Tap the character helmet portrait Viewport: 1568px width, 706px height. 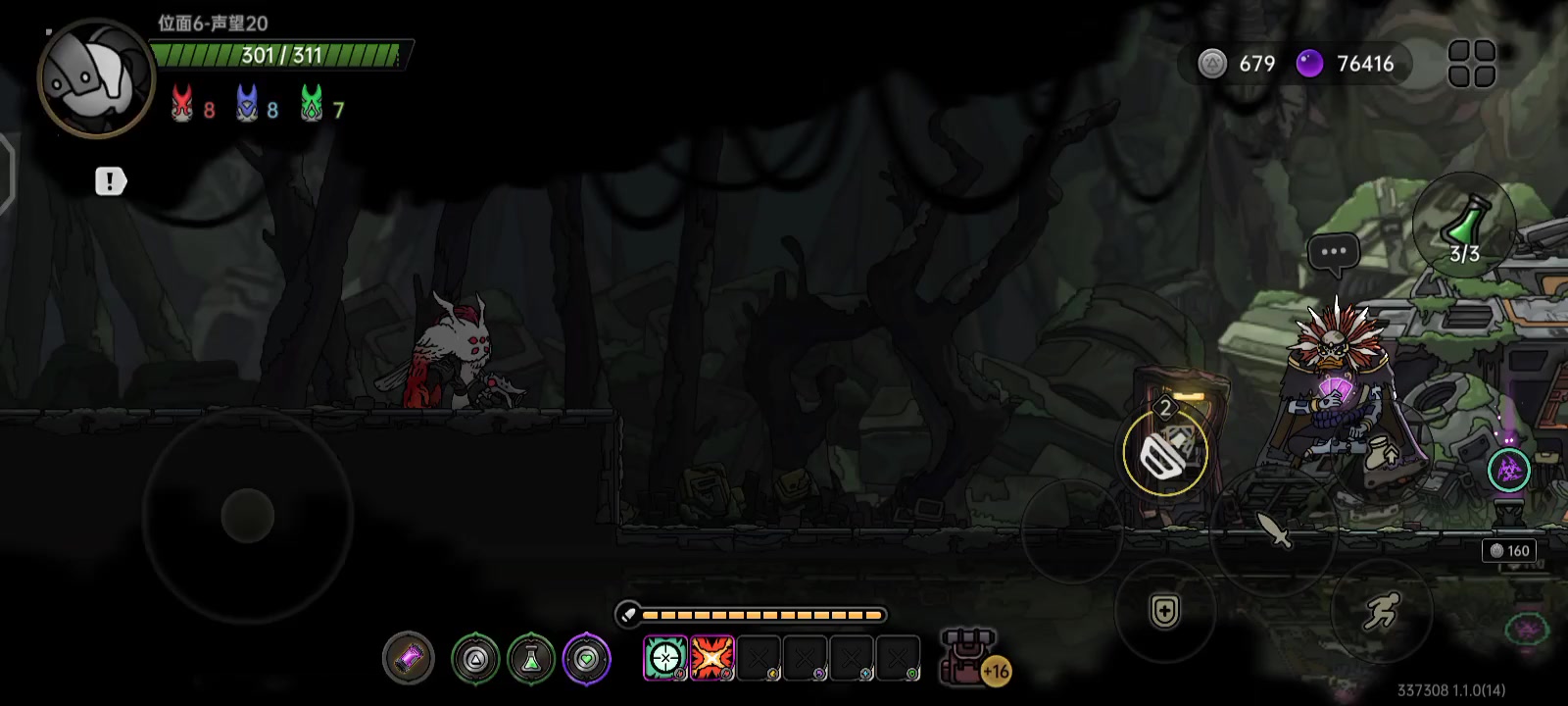tap(95, 77)
